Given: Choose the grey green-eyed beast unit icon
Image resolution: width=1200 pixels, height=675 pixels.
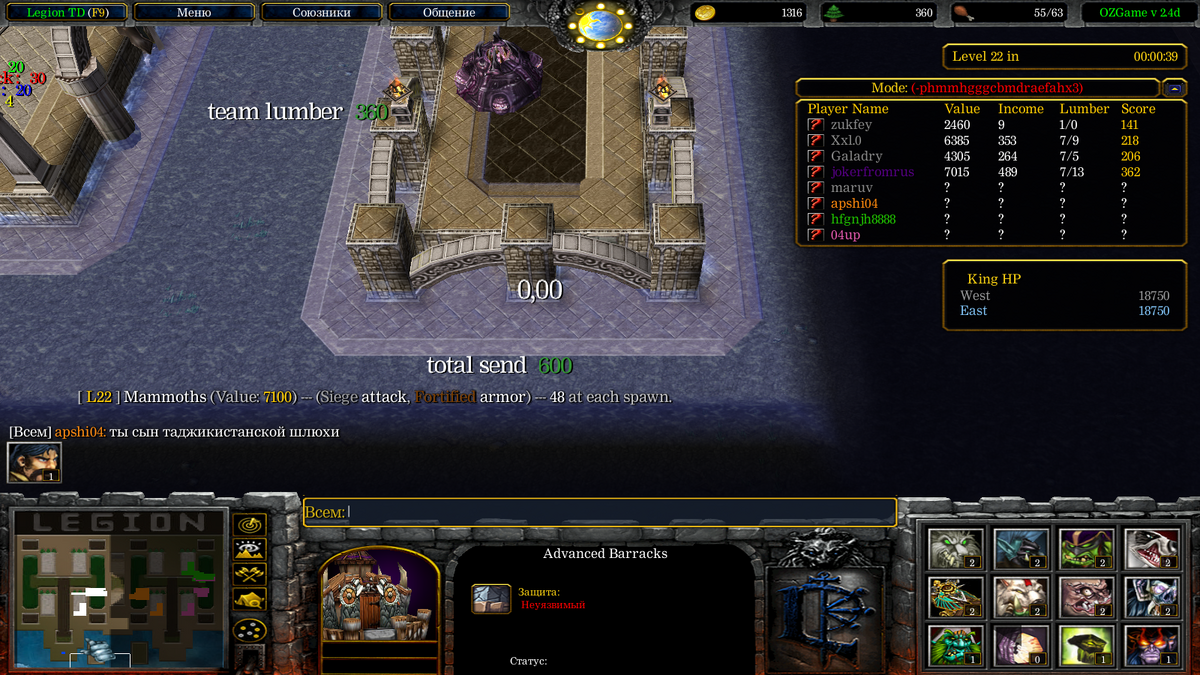Looking at the screenshot, I should coord(955,548).
